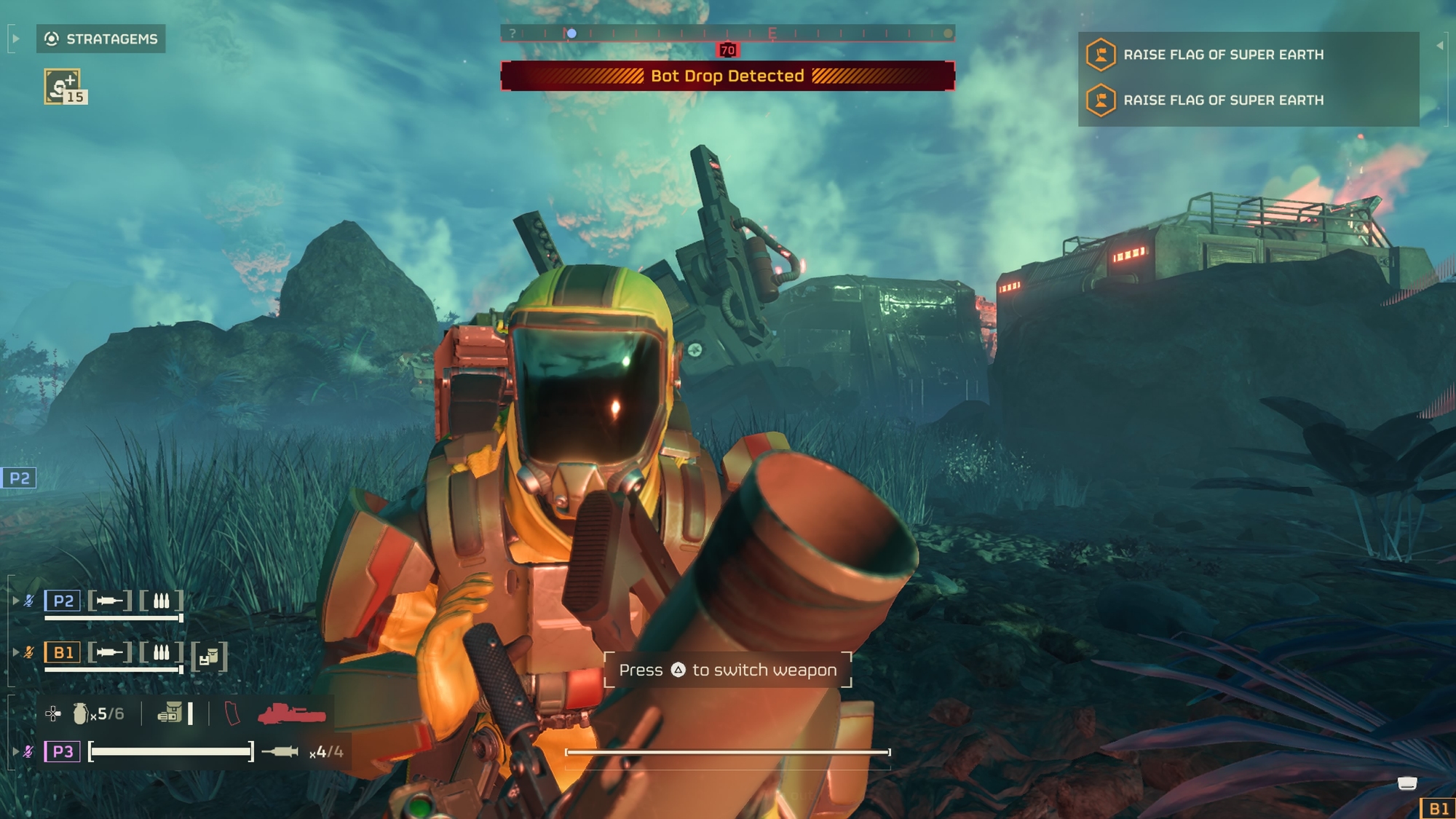The height and width of the screenshot is (819, 1456).
Task: Click your own P3 player tag
Action: coord(63,751)
